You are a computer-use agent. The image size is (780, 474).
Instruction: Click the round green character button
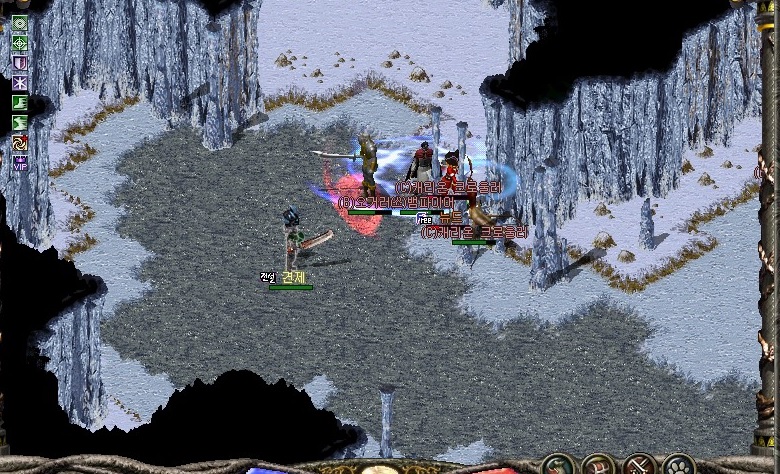pos(558,465)
